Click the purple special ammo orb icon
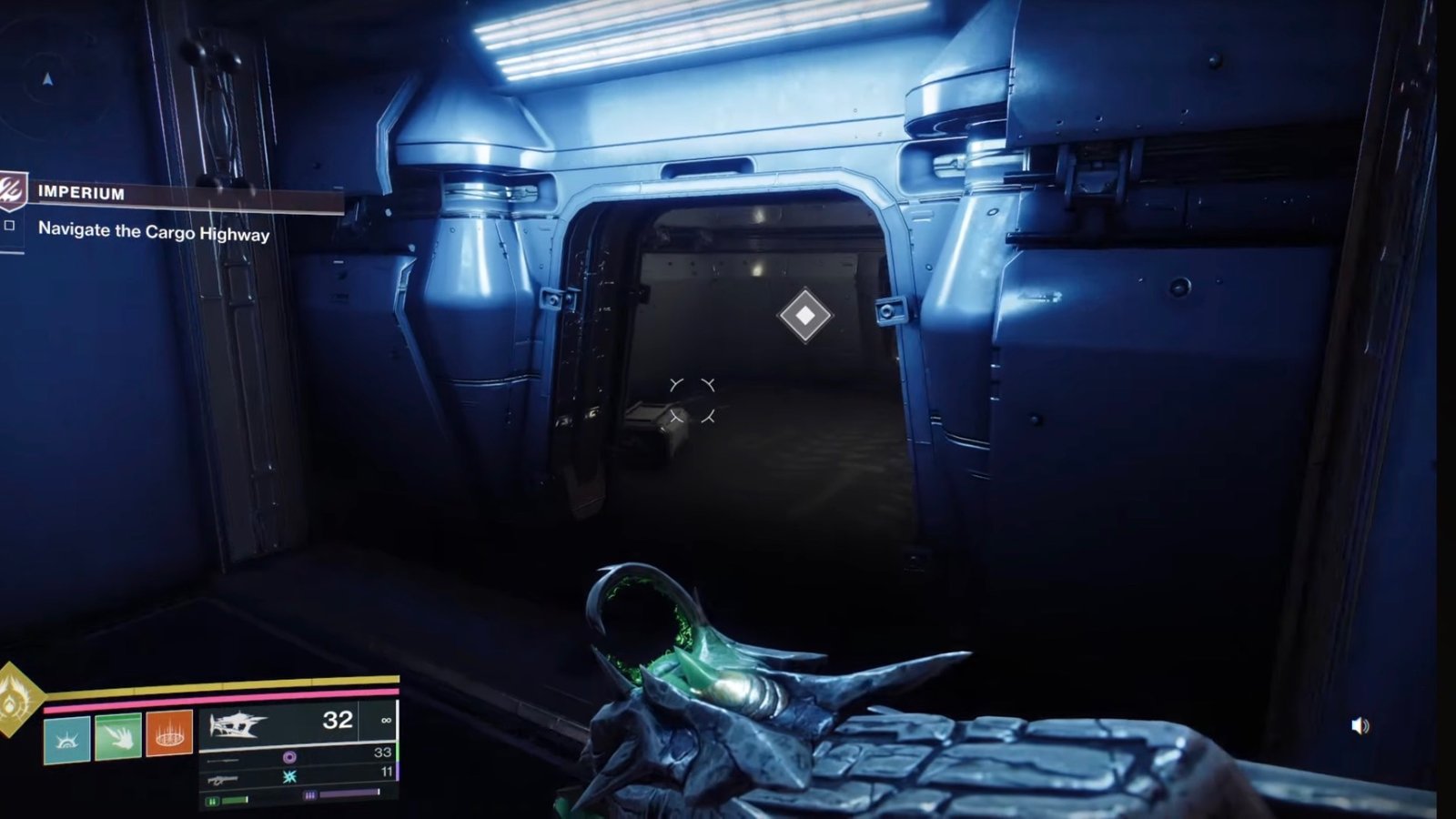The width and height of the screenshot is (1456, 819). [289, 756]
